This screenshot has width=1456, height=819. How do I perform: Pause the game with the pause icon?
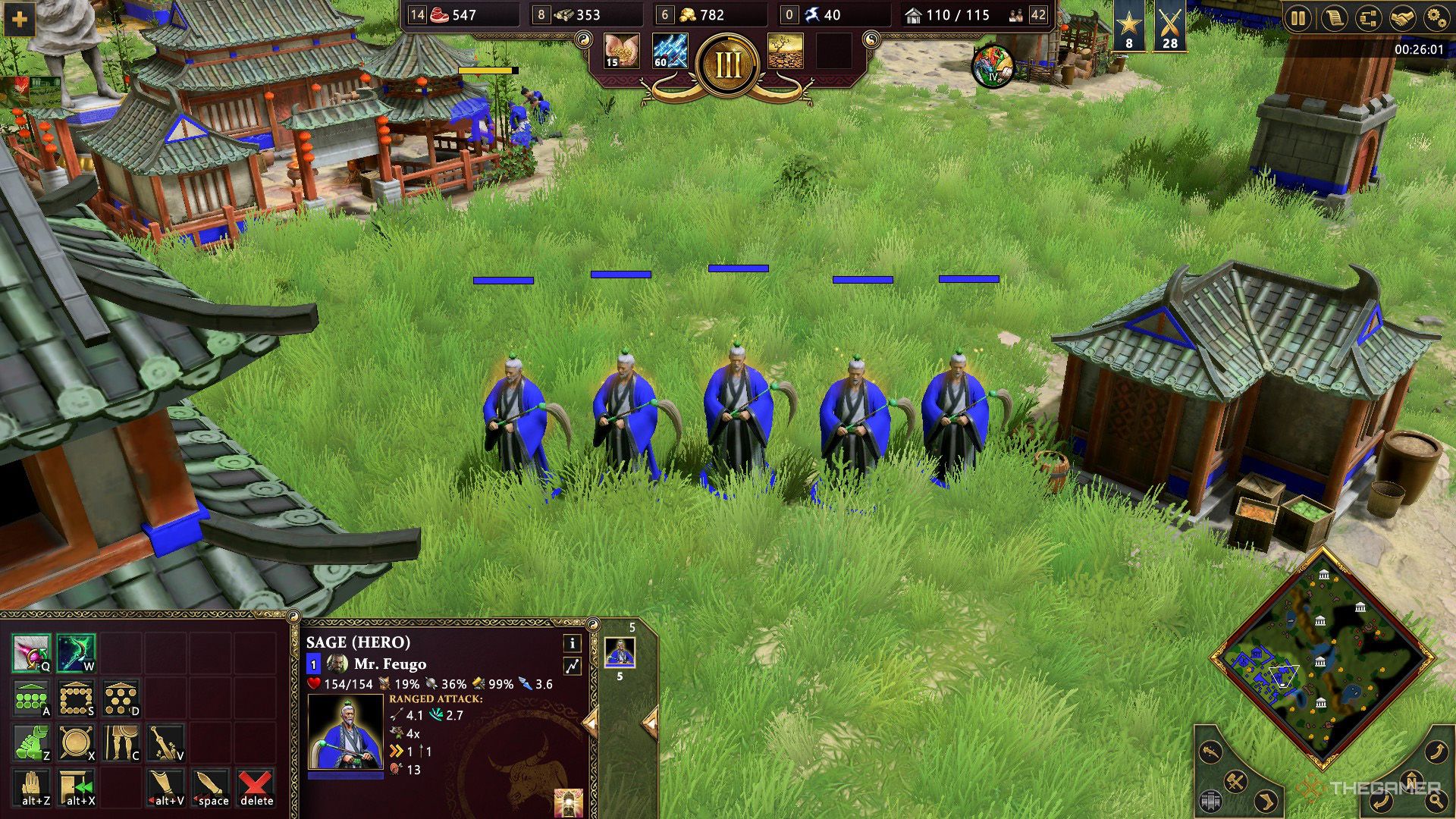(x=1298, y=18)
